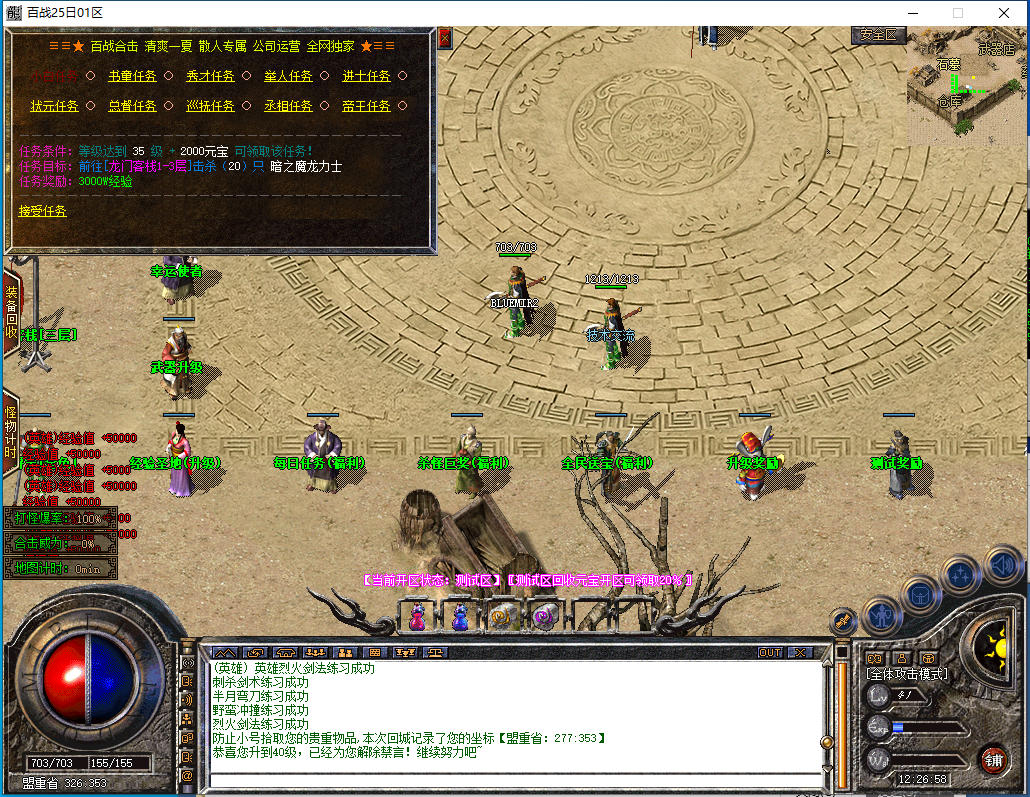Select the 进士任务 quest link
Viewport: 1030px width, 797px height.
(x=366, y=76)
